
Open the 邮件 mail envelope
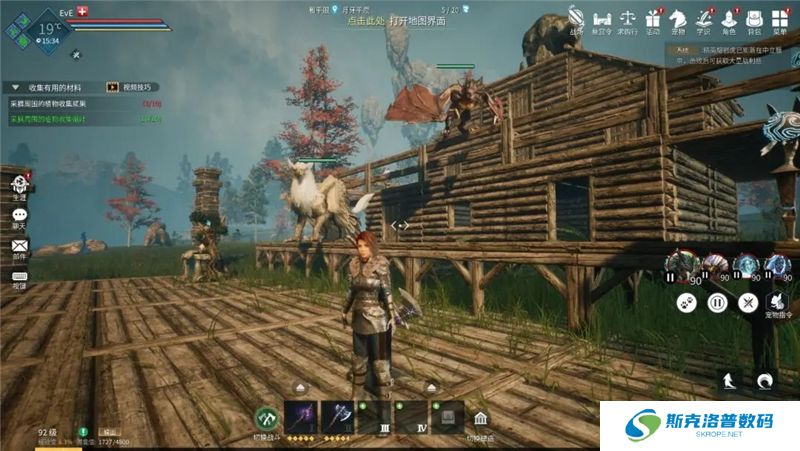pos(19,245)
